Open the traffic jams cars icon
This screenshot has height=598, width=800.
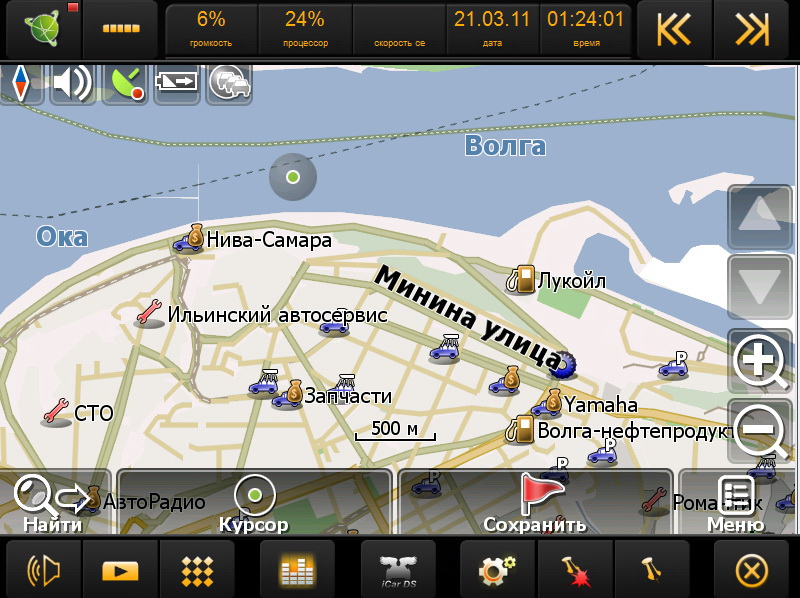click(x=229, y=84)
